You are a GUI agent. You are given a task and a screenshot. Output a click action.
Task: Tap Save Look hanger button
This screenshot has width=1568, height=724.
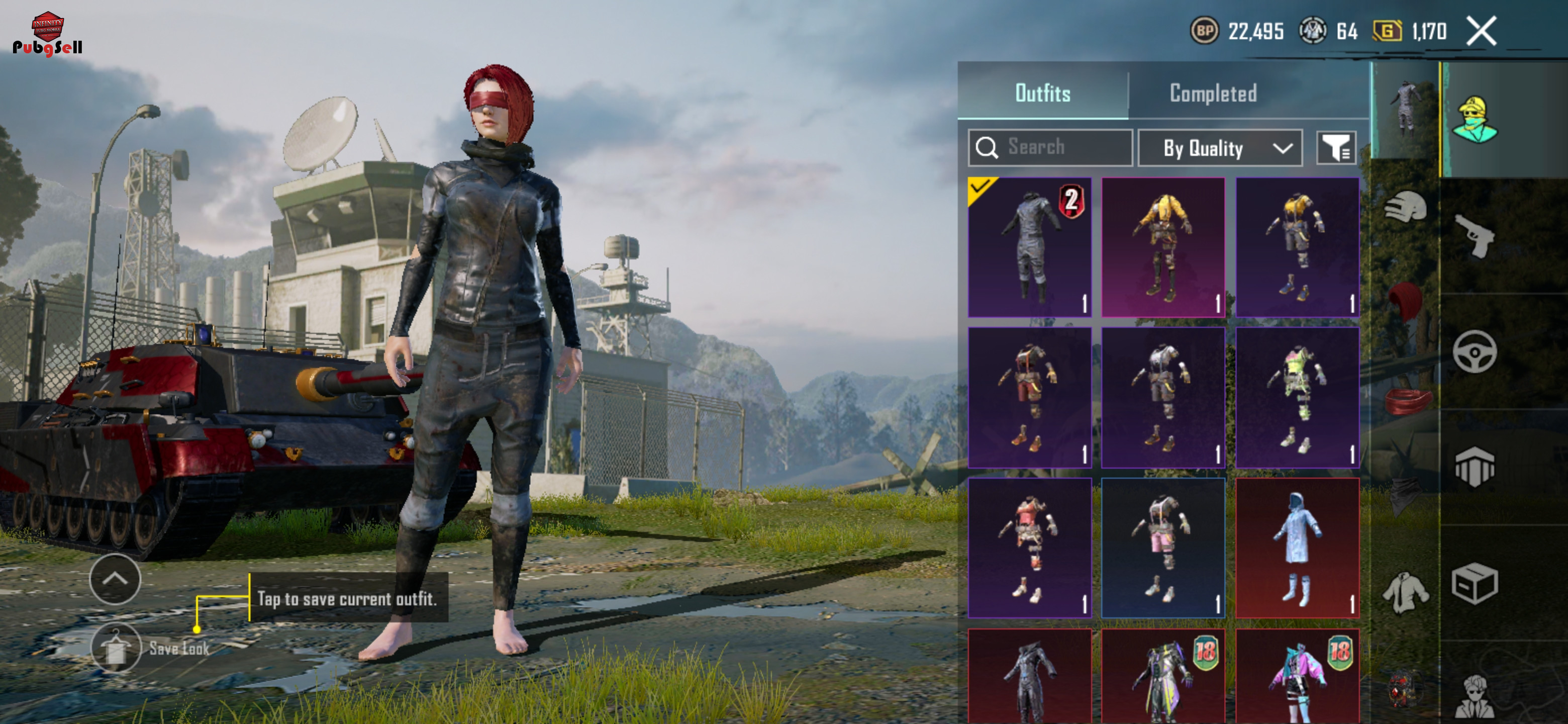coord(116,648)
